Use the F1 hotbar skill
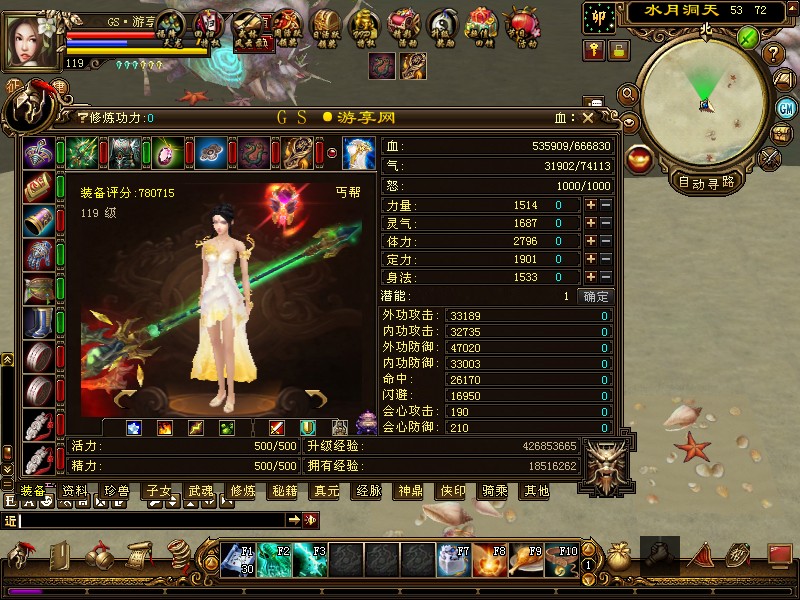 (241, 558)
